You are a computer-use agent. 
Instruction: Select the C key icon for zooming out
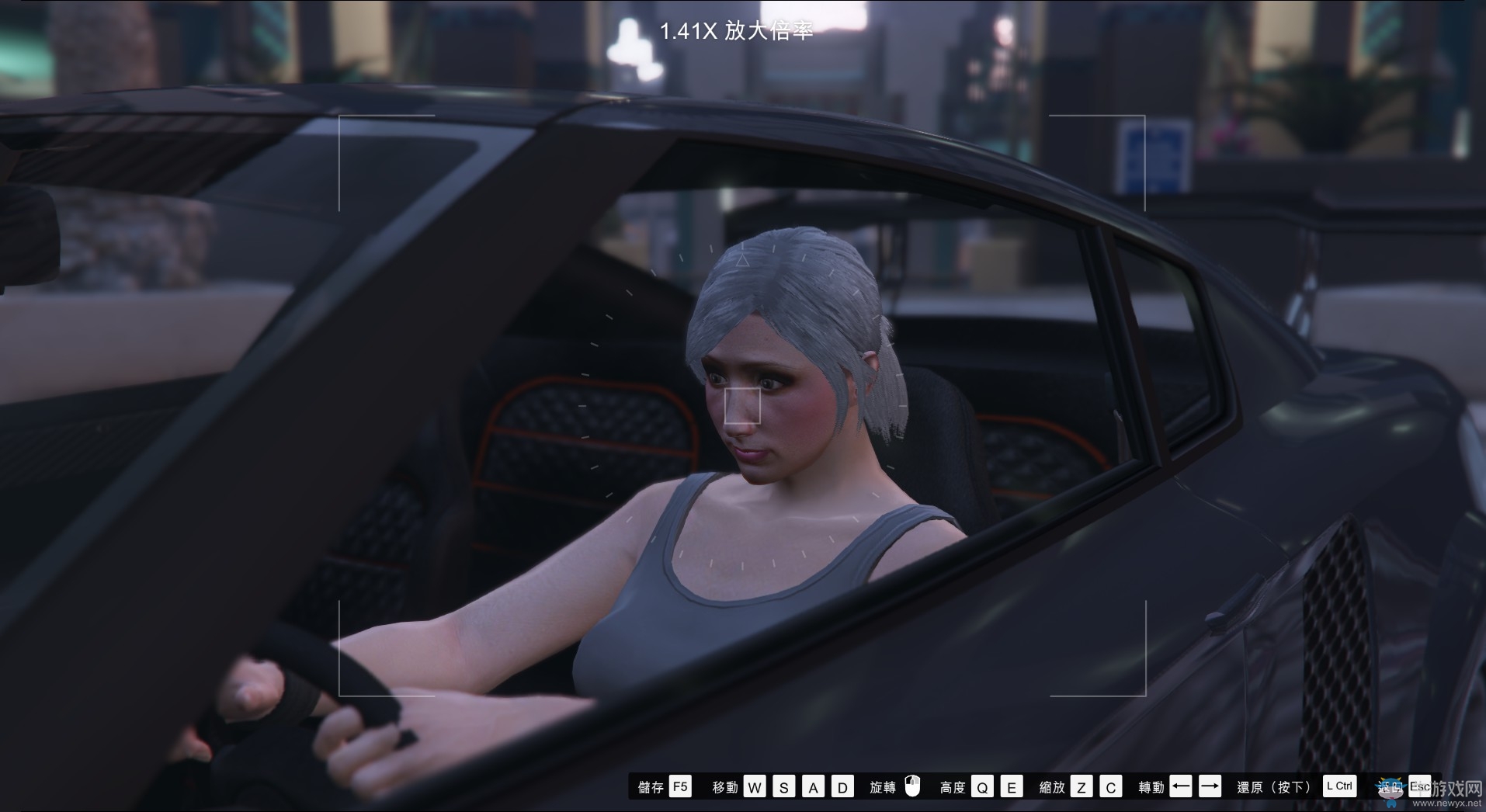click(x=1111, y=786)
